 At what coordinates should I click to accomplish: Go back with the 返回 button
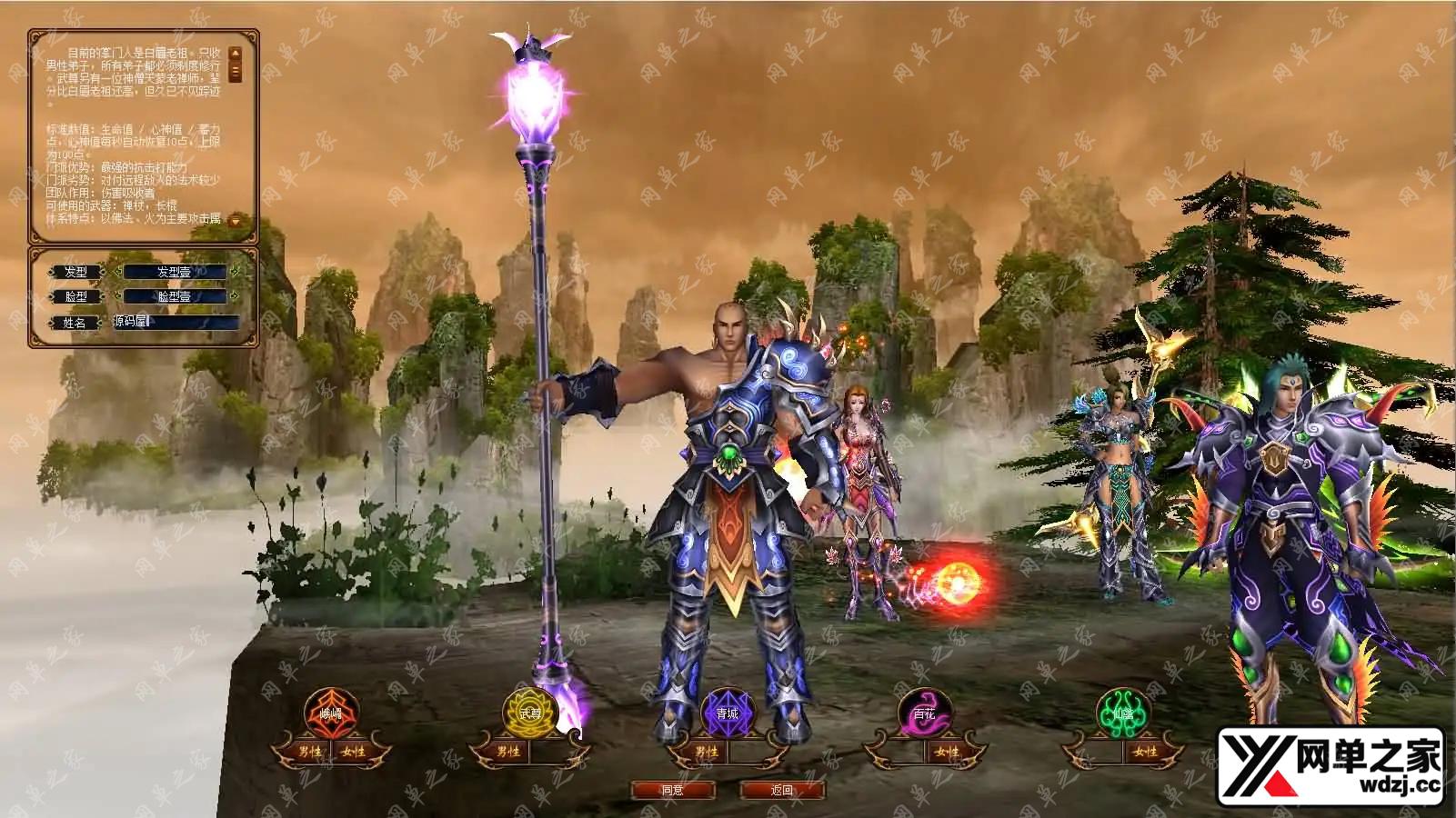pyautogui.click(x=782, y=791)
